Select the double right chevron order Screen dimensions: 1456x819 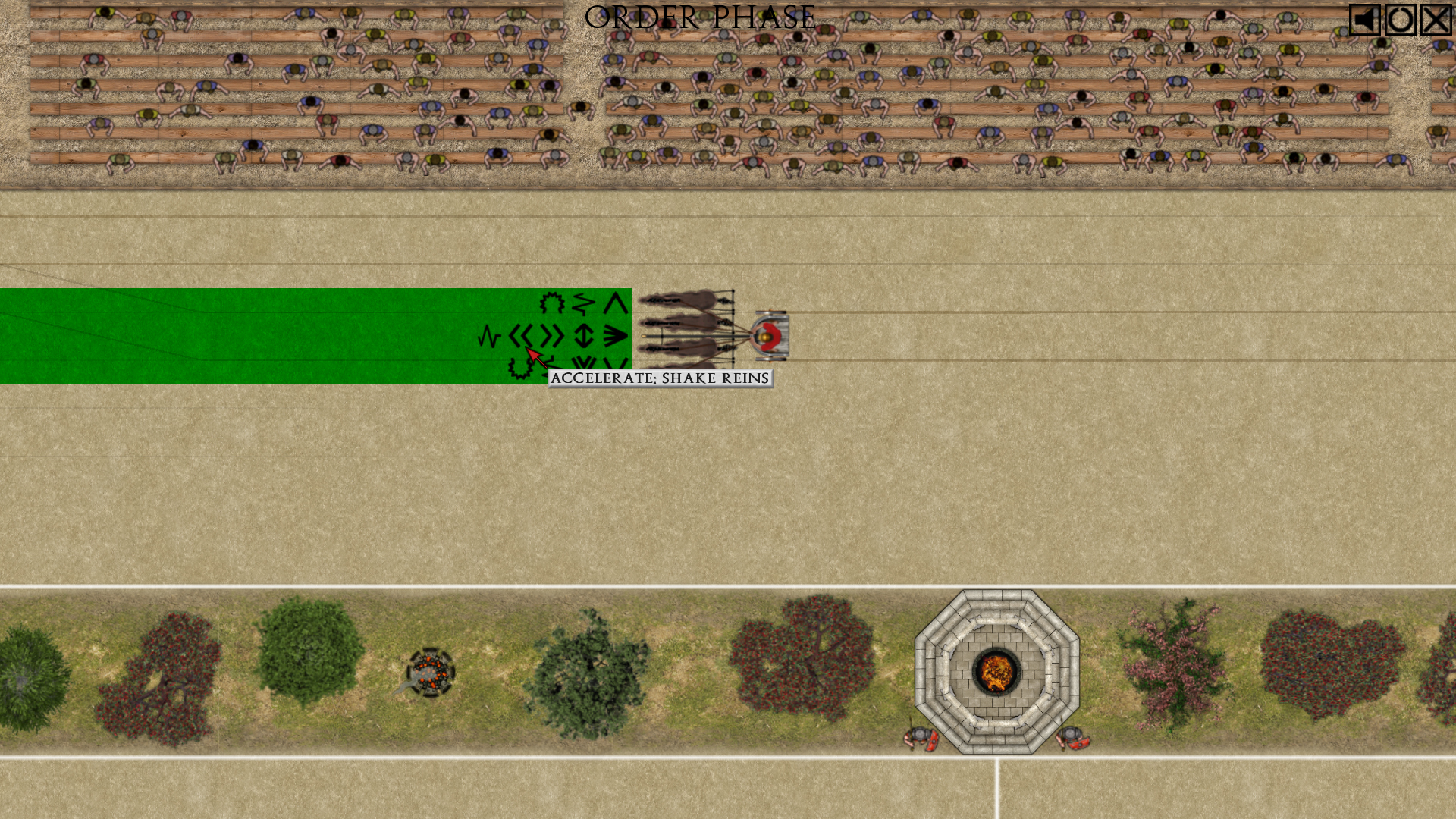click(x=552, y=336)
